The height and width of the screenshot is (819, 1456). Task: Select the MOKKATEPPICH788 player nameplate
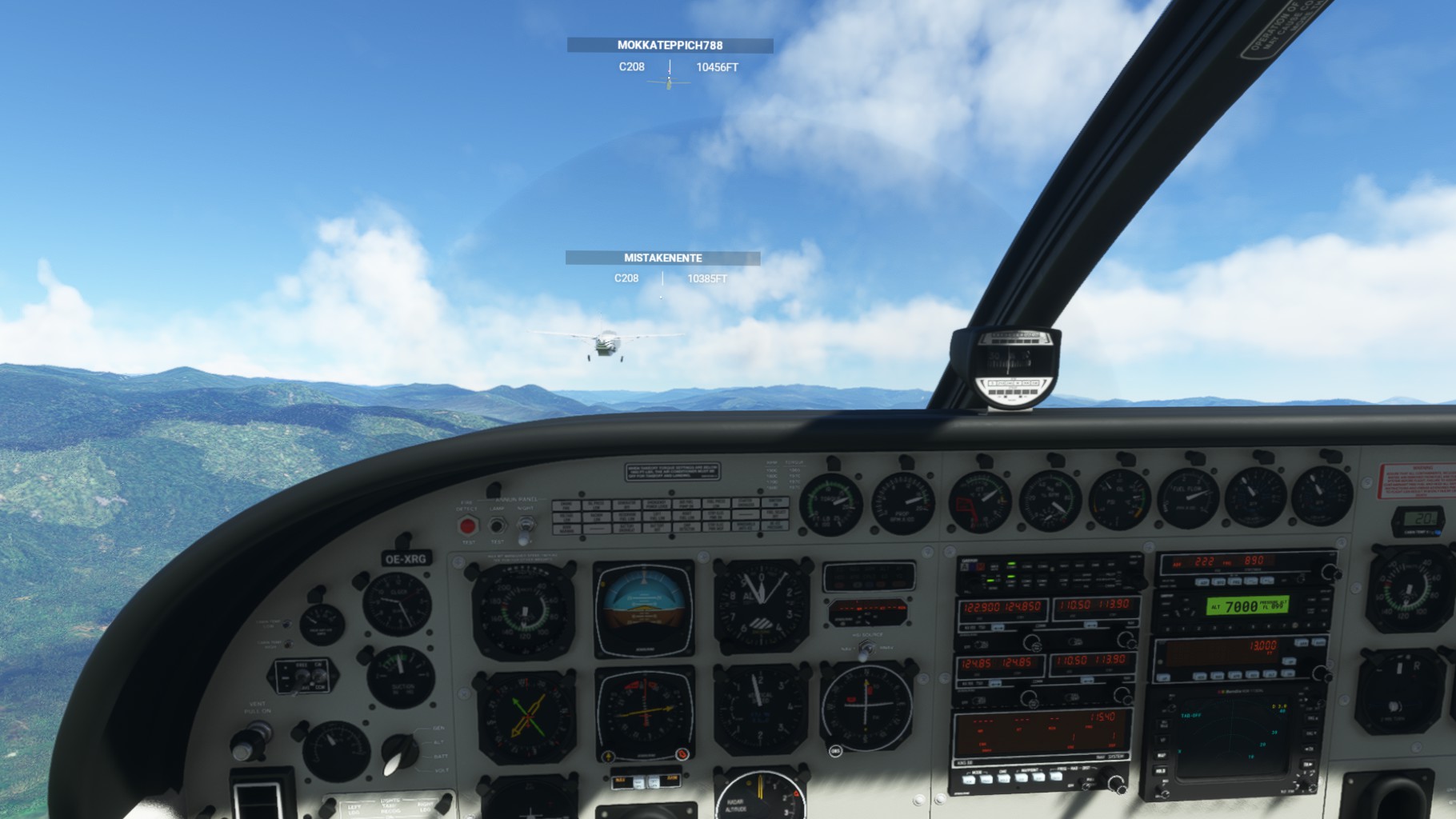[x=670, y=46]
